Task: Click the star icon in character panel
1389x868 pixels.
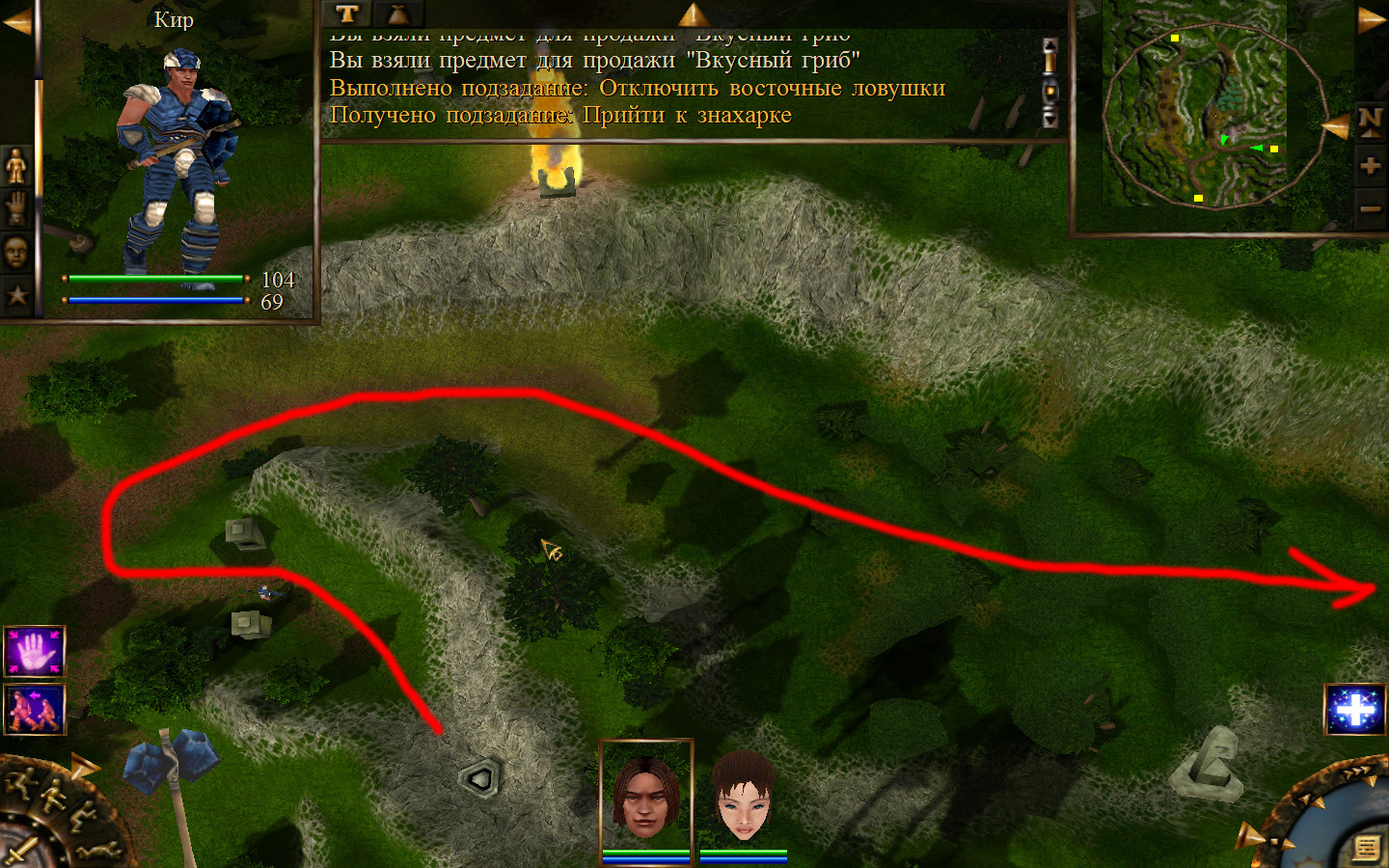Action: [16, 294]
